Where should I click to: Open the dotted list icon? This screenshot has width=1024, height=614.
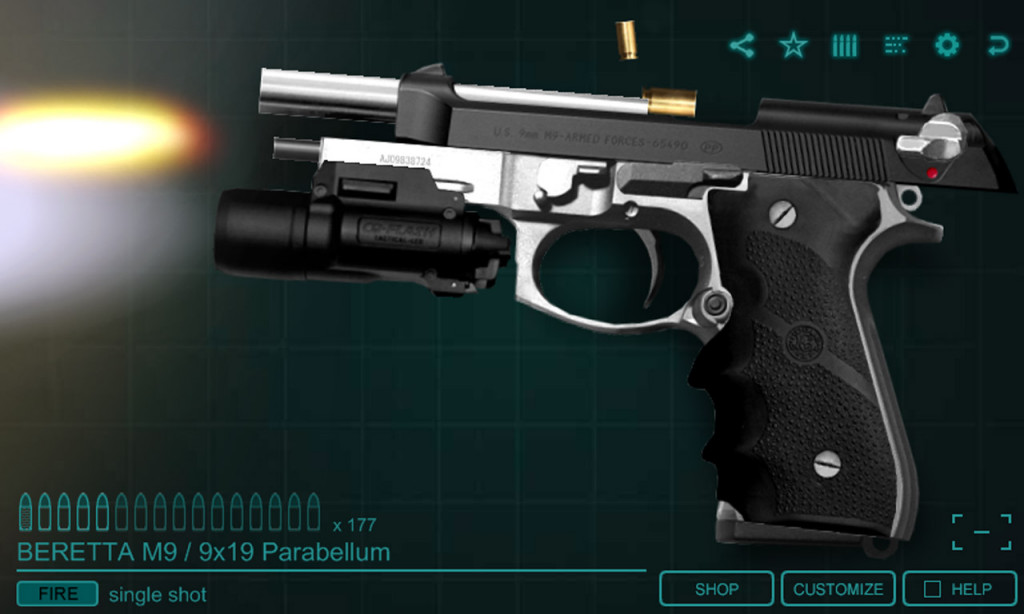coord(896,45)
